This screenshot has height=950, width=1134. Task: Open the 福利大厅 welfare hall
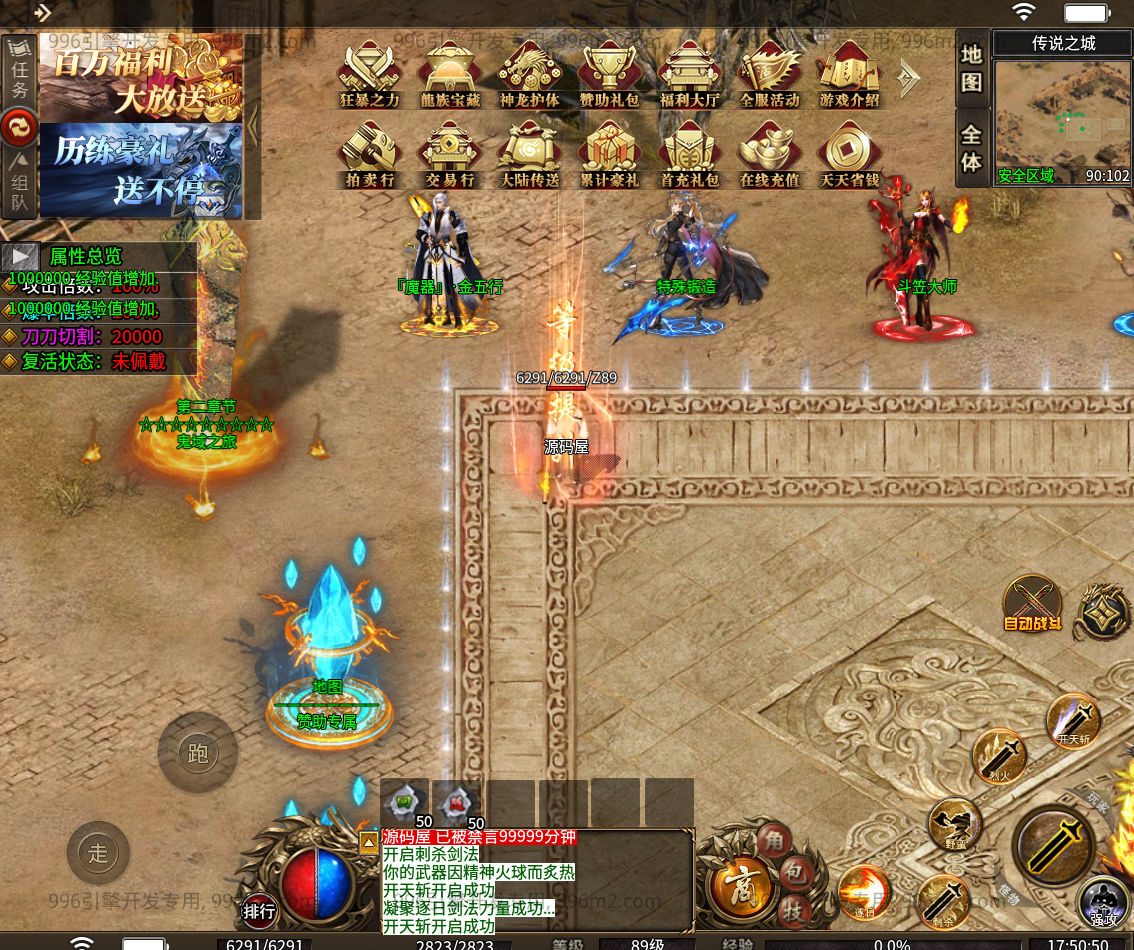(689, 72)
